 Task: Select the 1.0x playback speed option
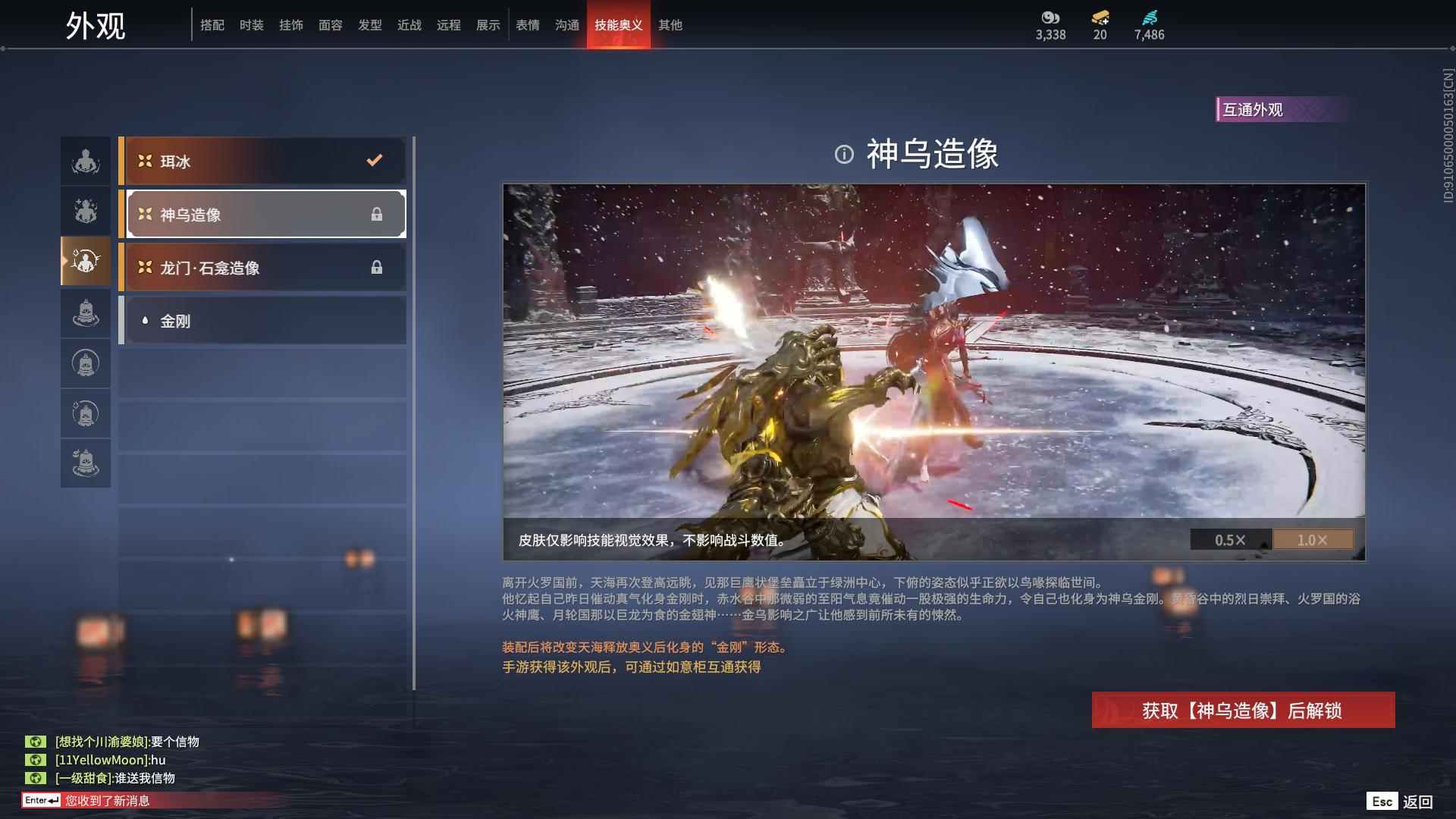(x=1313, y=540)
